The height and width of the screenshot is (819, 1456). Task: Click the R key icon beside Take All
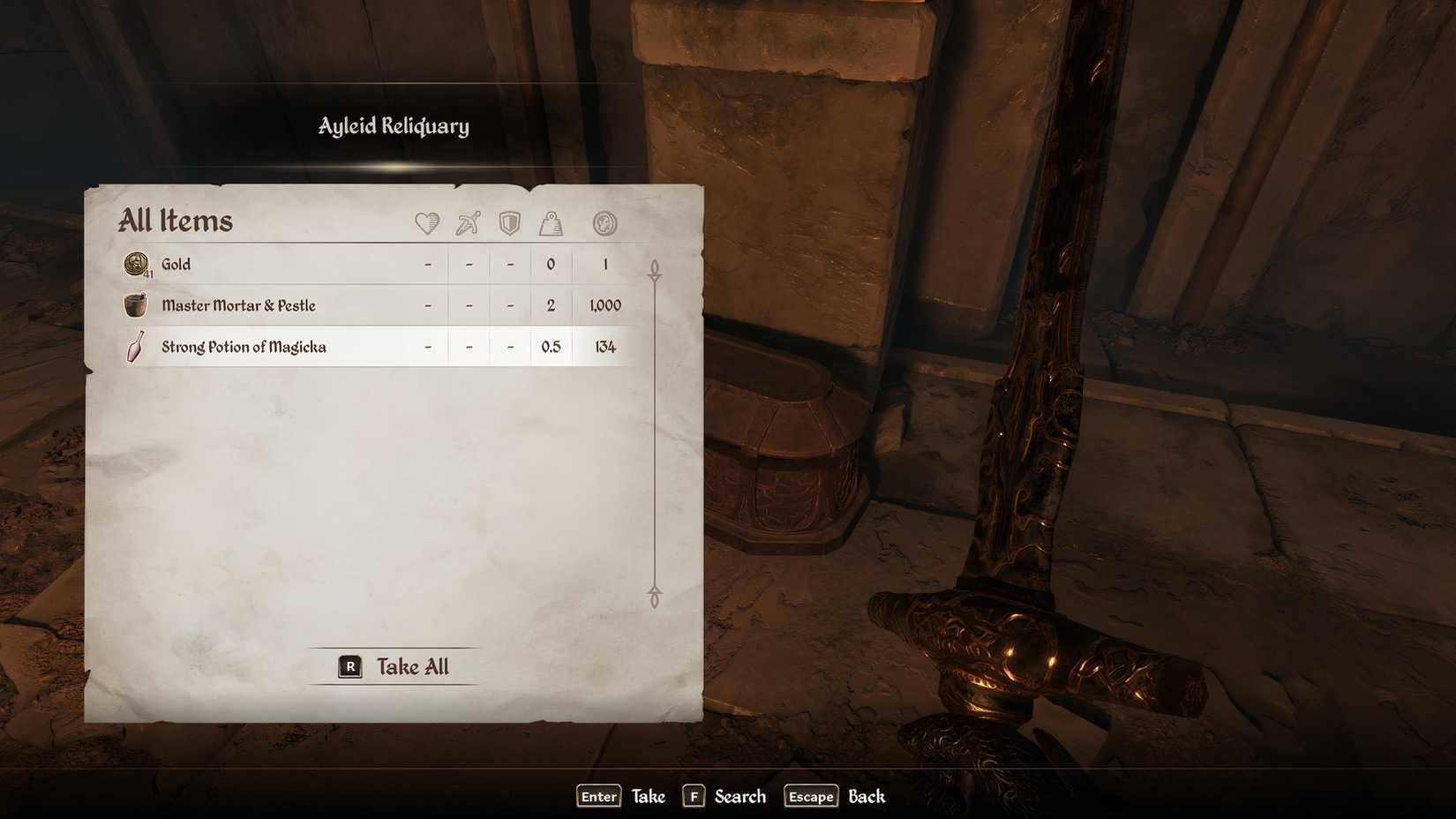tap(349, 667)
